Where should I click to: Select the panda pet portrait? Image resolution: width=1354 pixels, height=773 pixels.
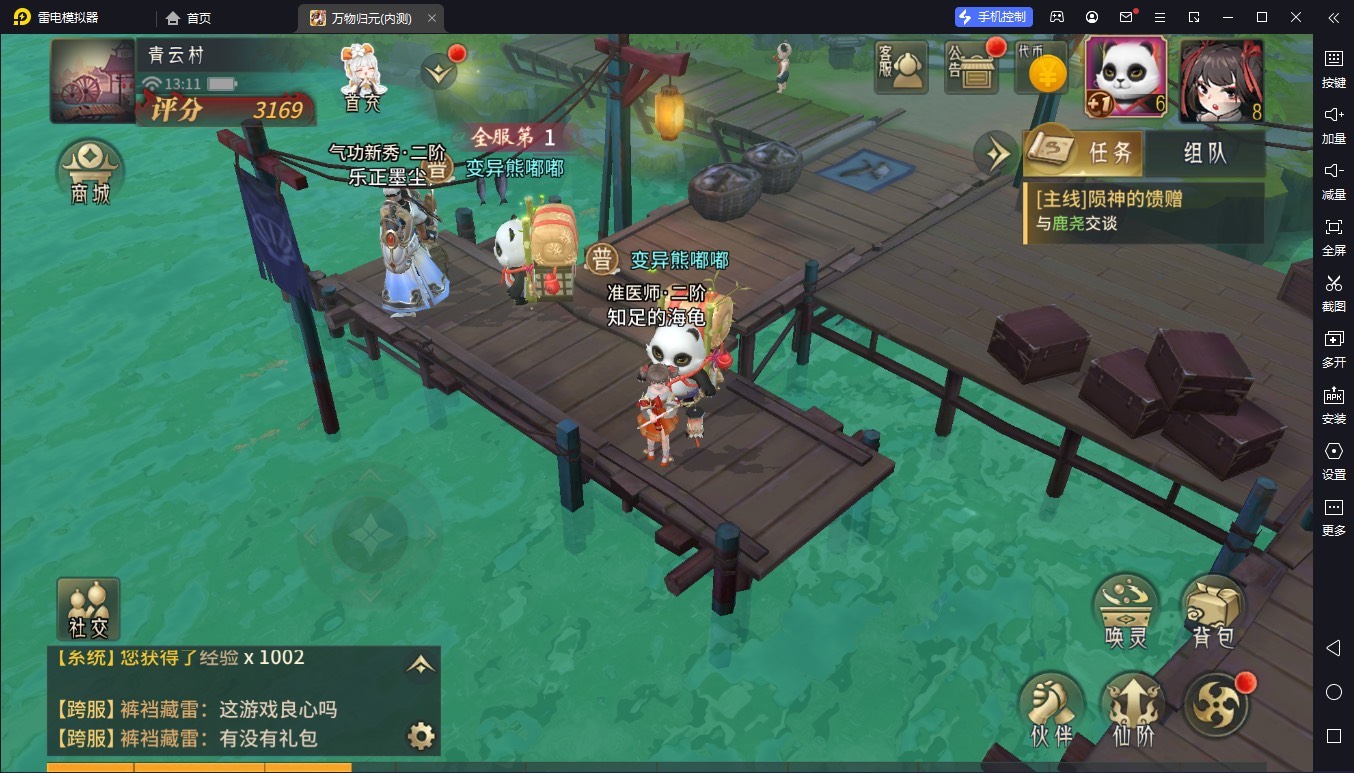pyautogui.click(x=1126, y=78)
